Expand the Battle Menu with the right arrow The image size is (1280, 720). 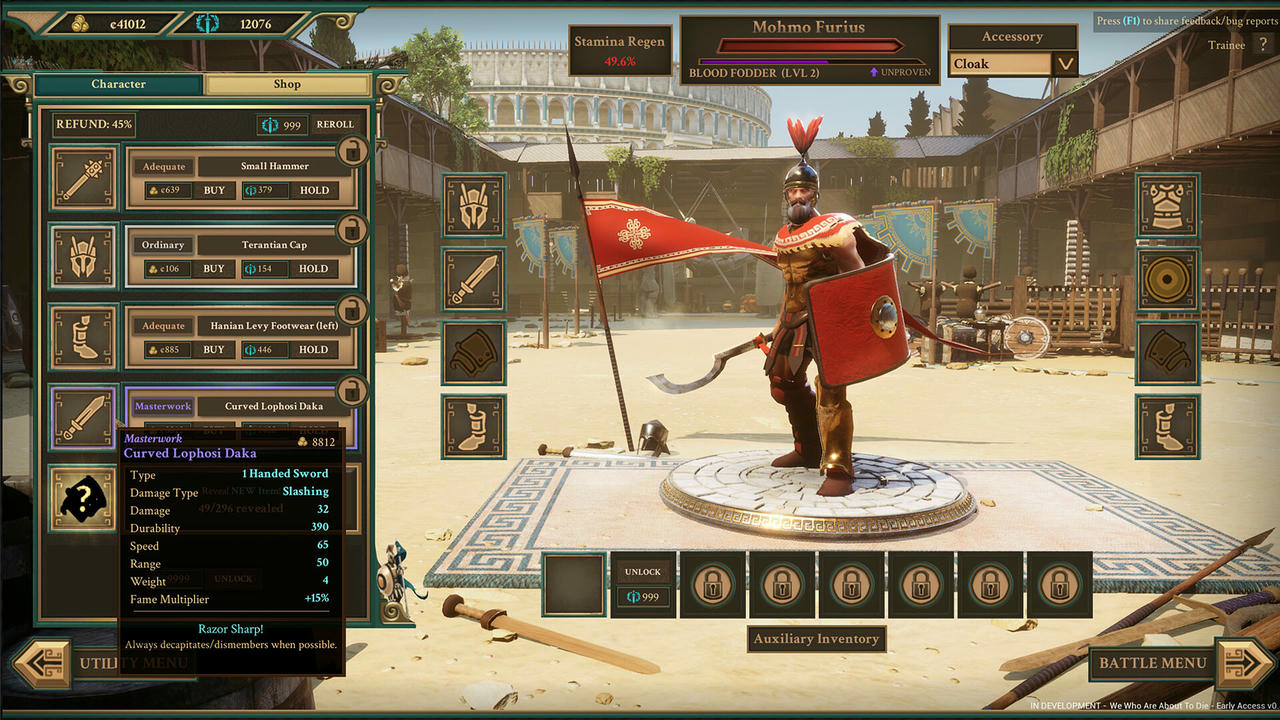[x=1243, y=663]
